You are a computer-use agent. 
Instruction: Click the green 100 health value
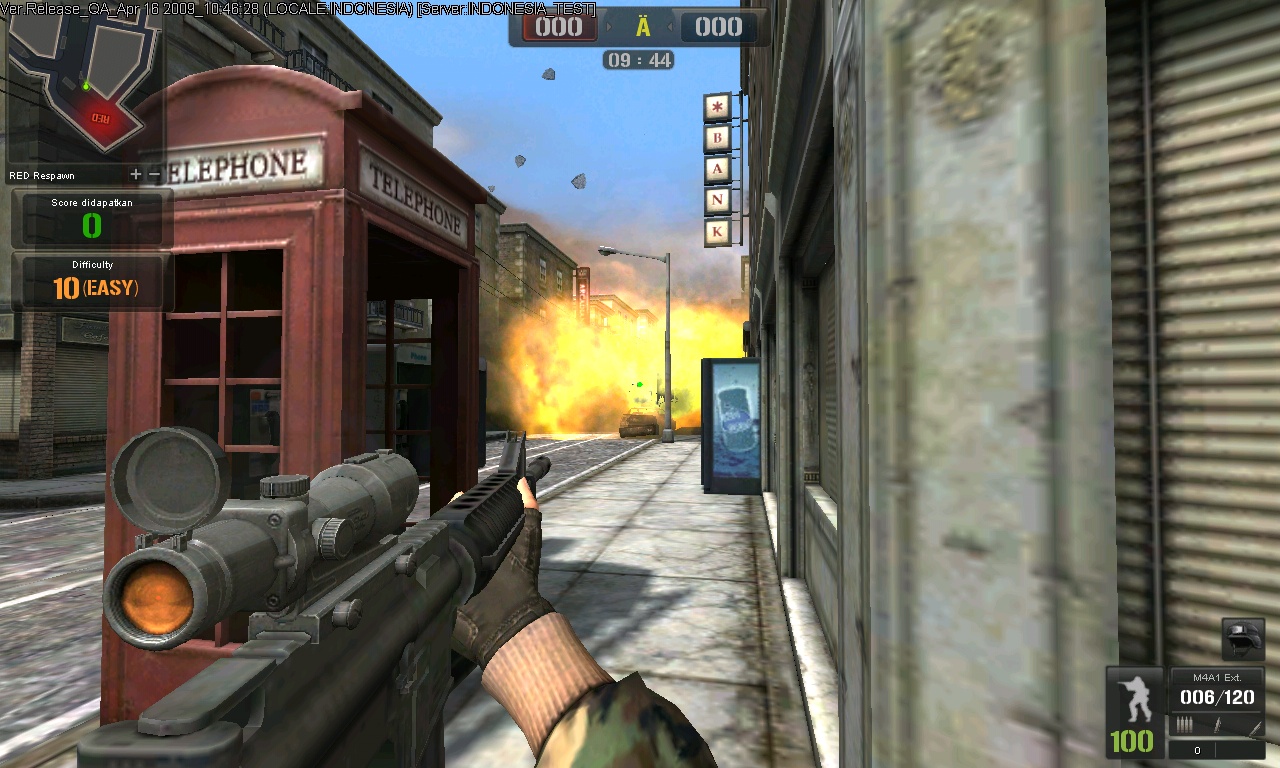(1131, 741)
